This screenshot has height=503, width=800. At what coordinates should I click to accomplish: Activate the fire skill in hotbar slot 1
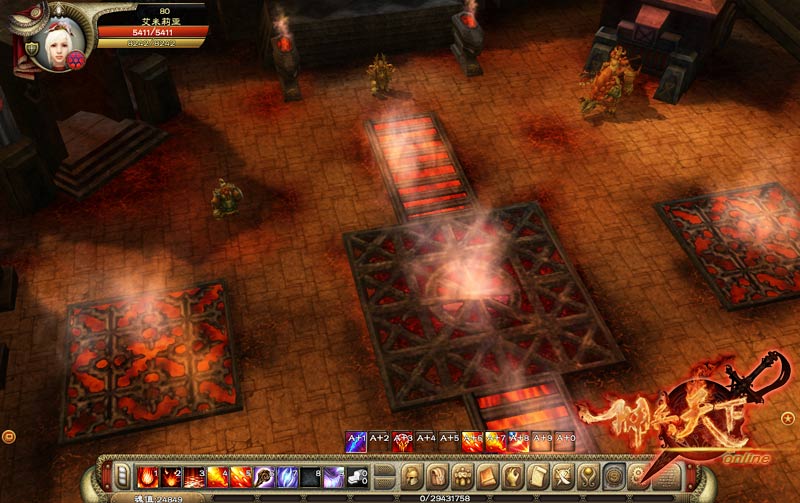tap(149, 475)
